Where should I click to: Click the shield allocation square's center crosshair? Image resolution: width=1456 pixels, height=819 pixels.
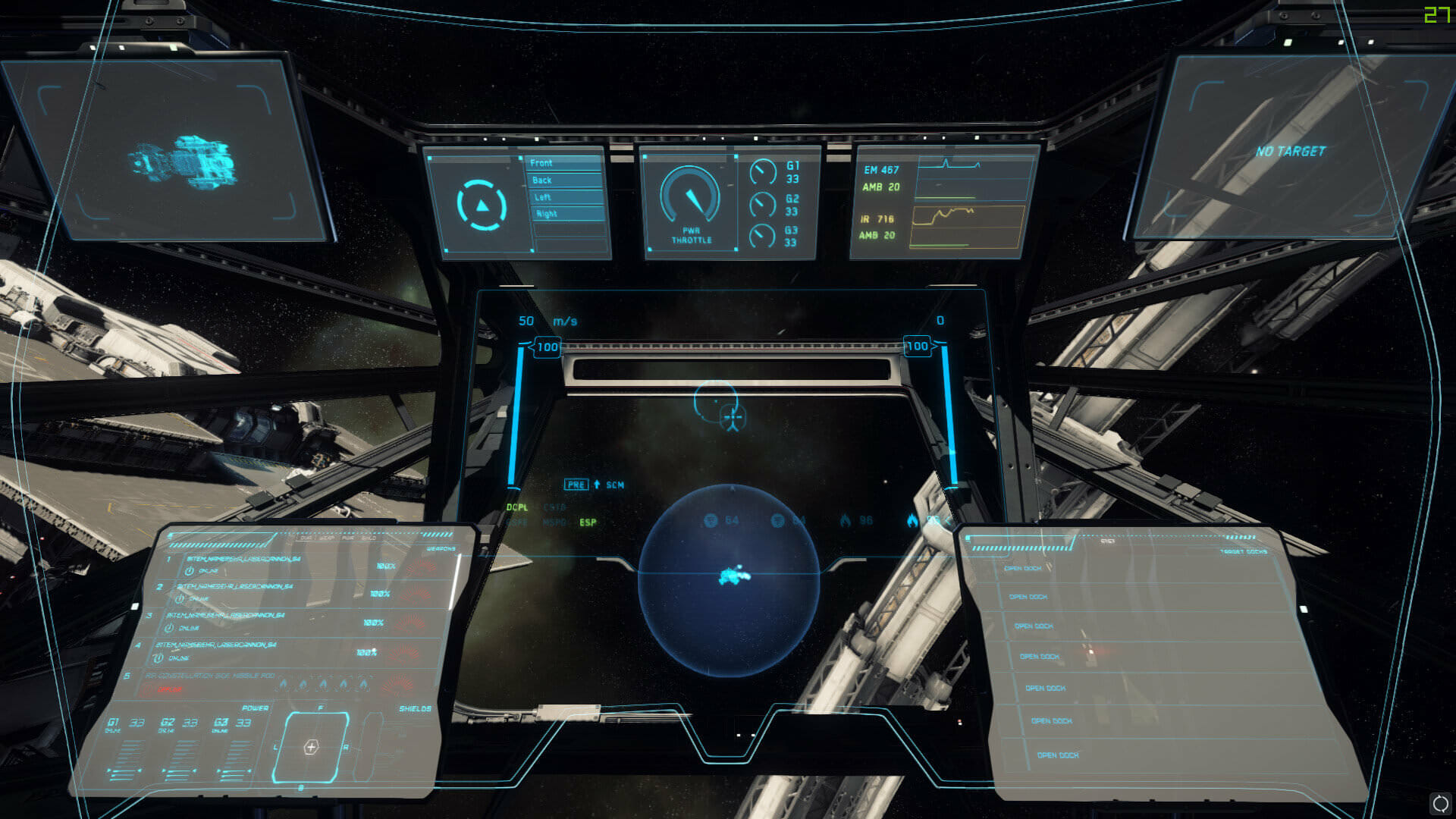(311, 748)
